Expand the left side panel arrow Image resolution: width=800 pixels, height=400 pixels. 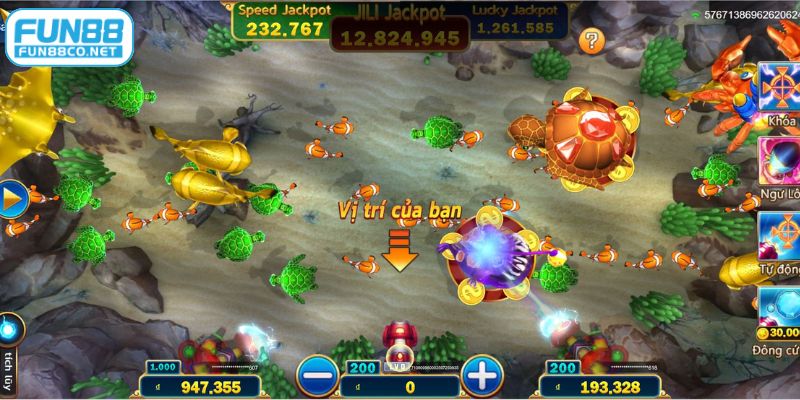11,200
